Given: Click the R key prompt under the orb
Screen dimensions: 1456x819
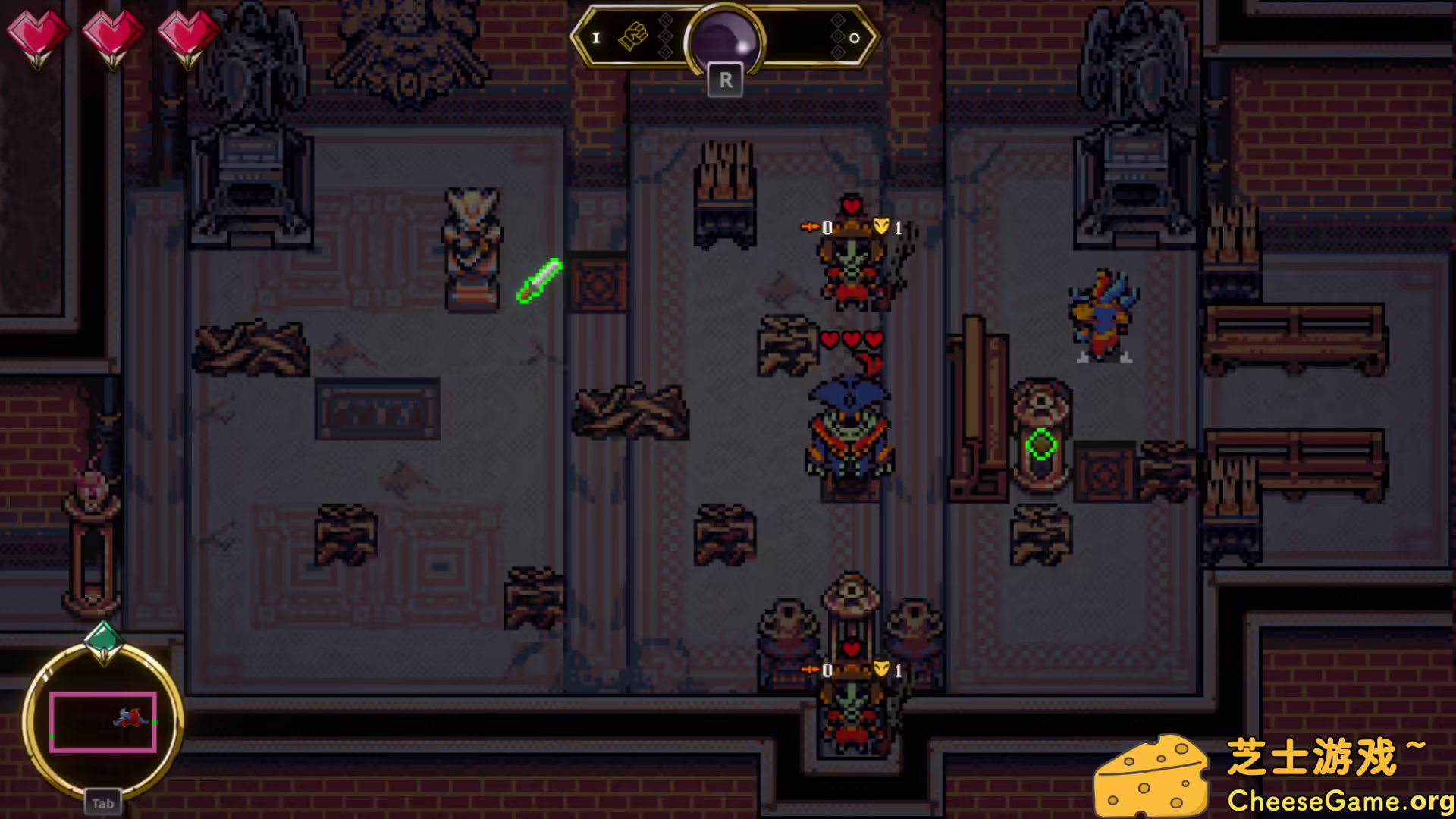Looking at the screenshot, I should tap(726, 80).
